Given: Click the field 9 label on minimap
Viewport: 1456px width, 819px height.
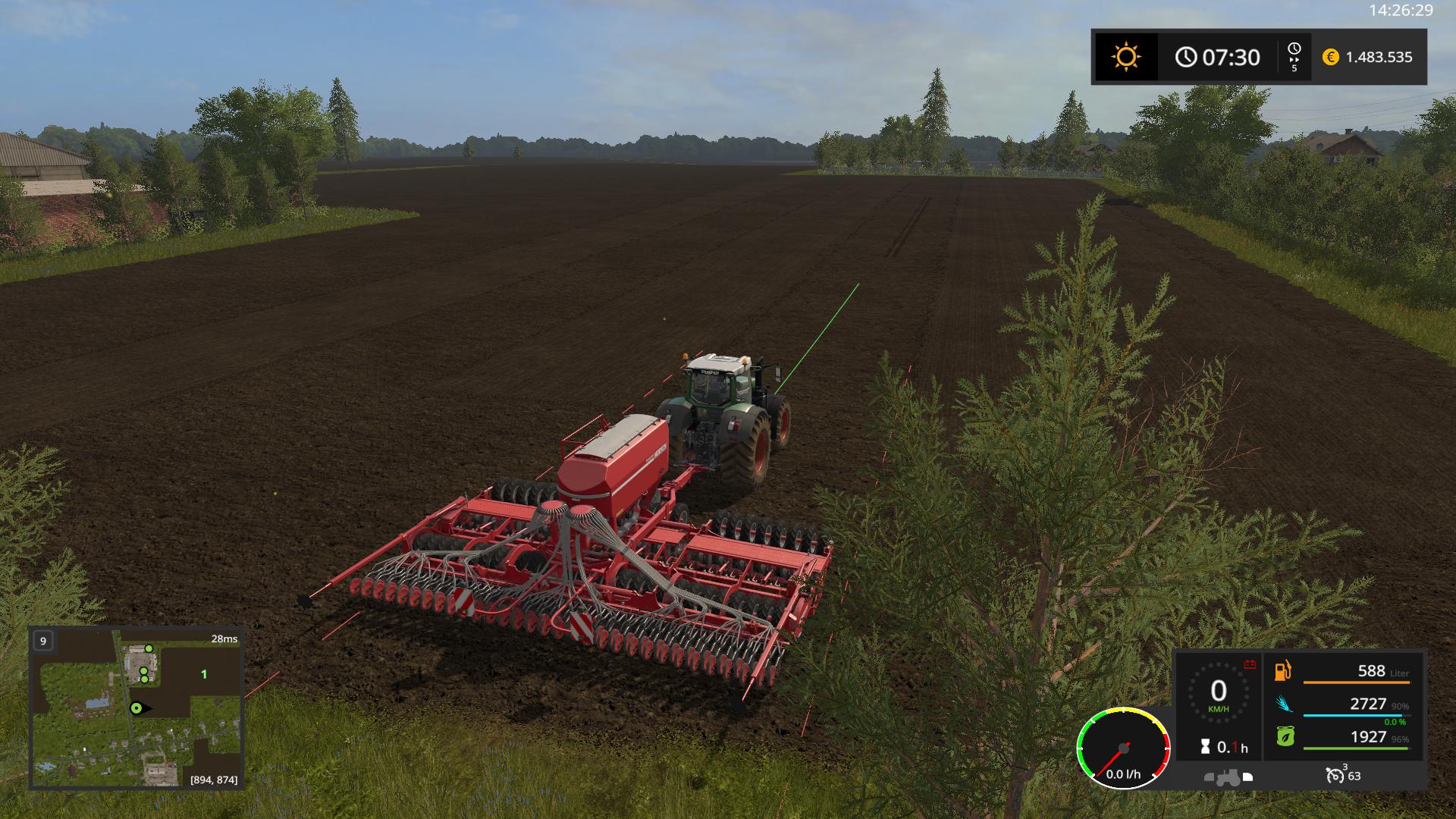Looking at the screenshot, I should click(x=43, y=641).
